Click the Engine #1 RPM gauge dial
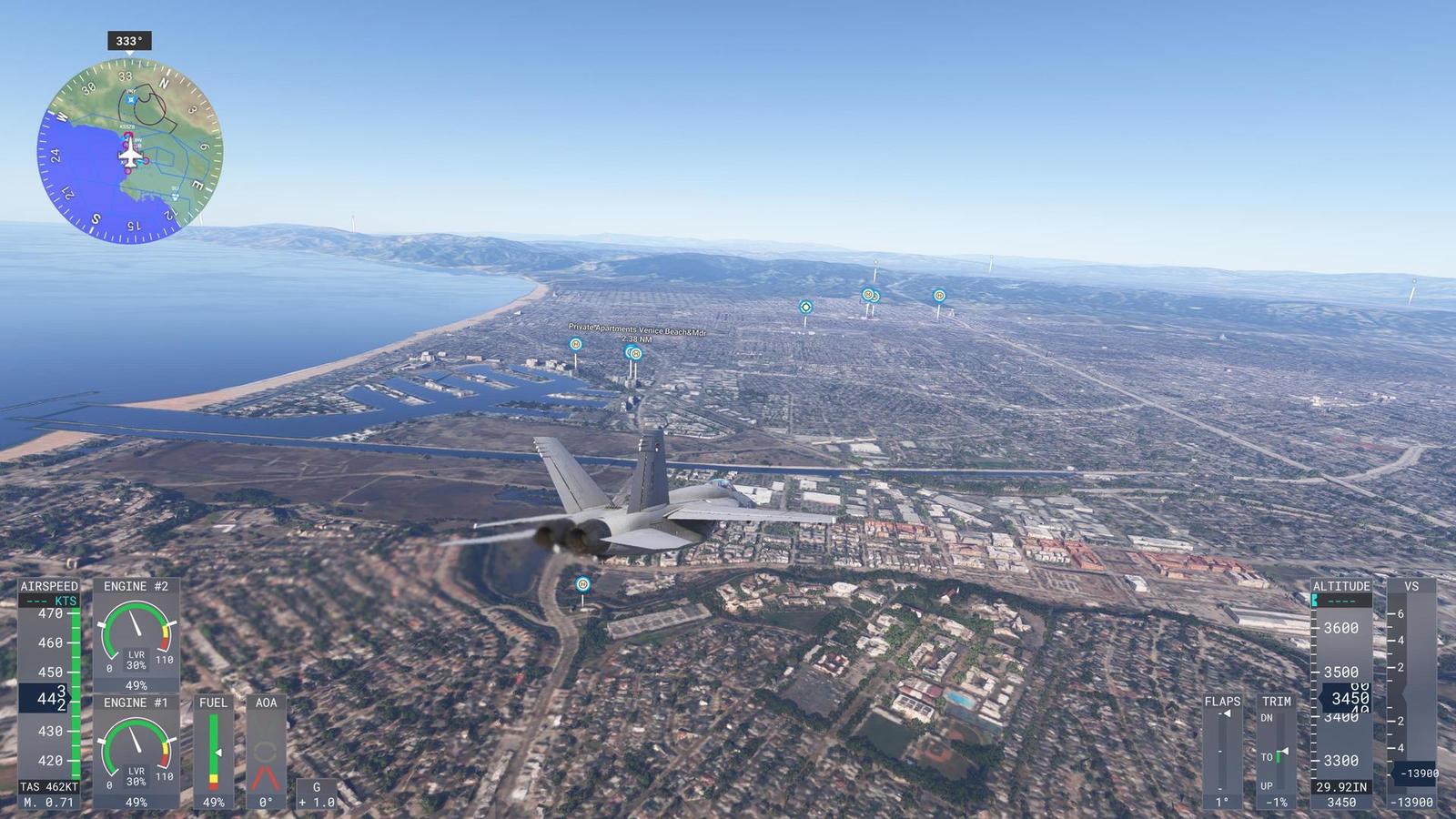 click(x=135, y=746)
